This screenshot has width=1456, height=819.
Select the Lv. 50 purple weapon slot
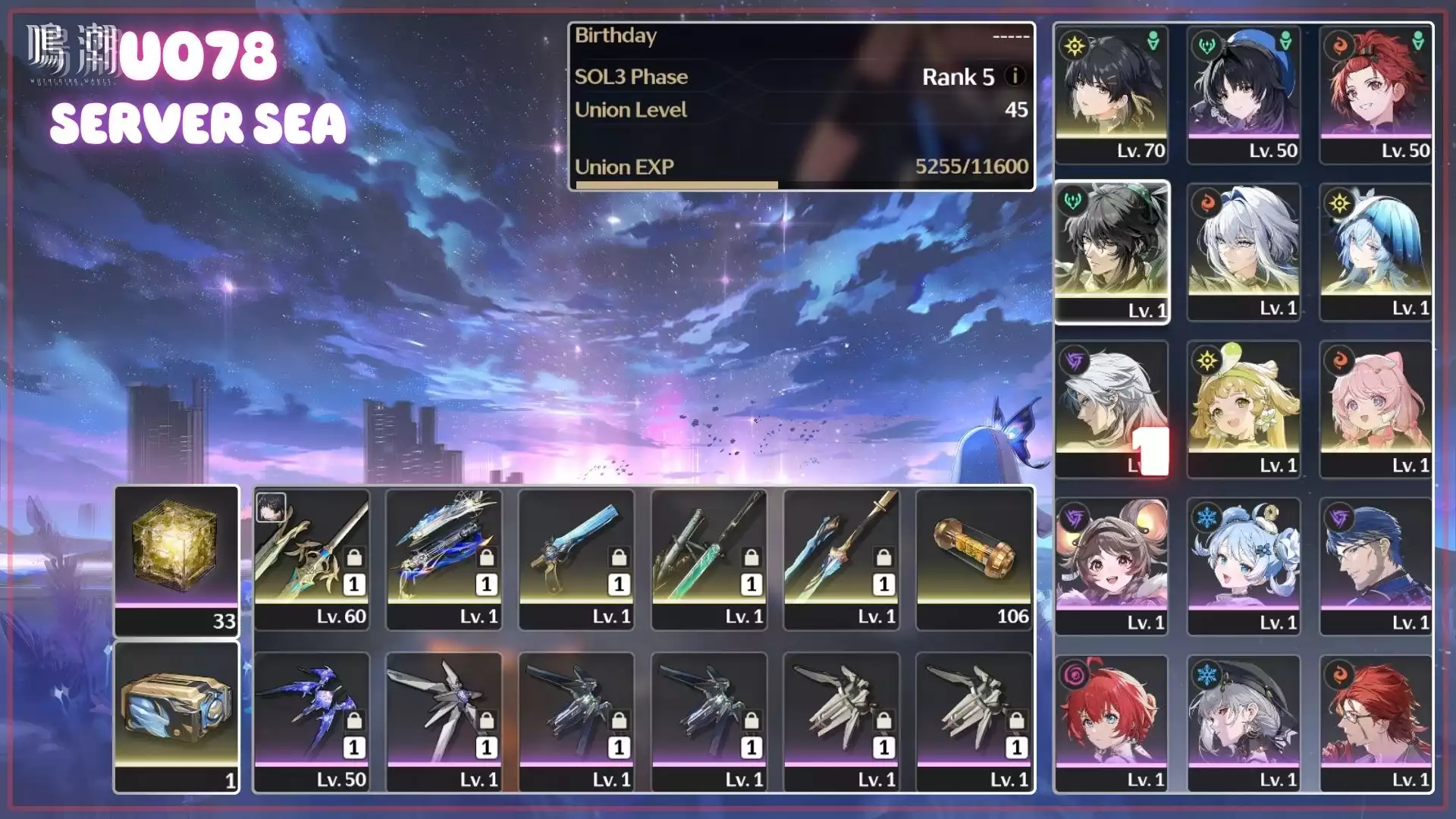click(x=312, y=722)
